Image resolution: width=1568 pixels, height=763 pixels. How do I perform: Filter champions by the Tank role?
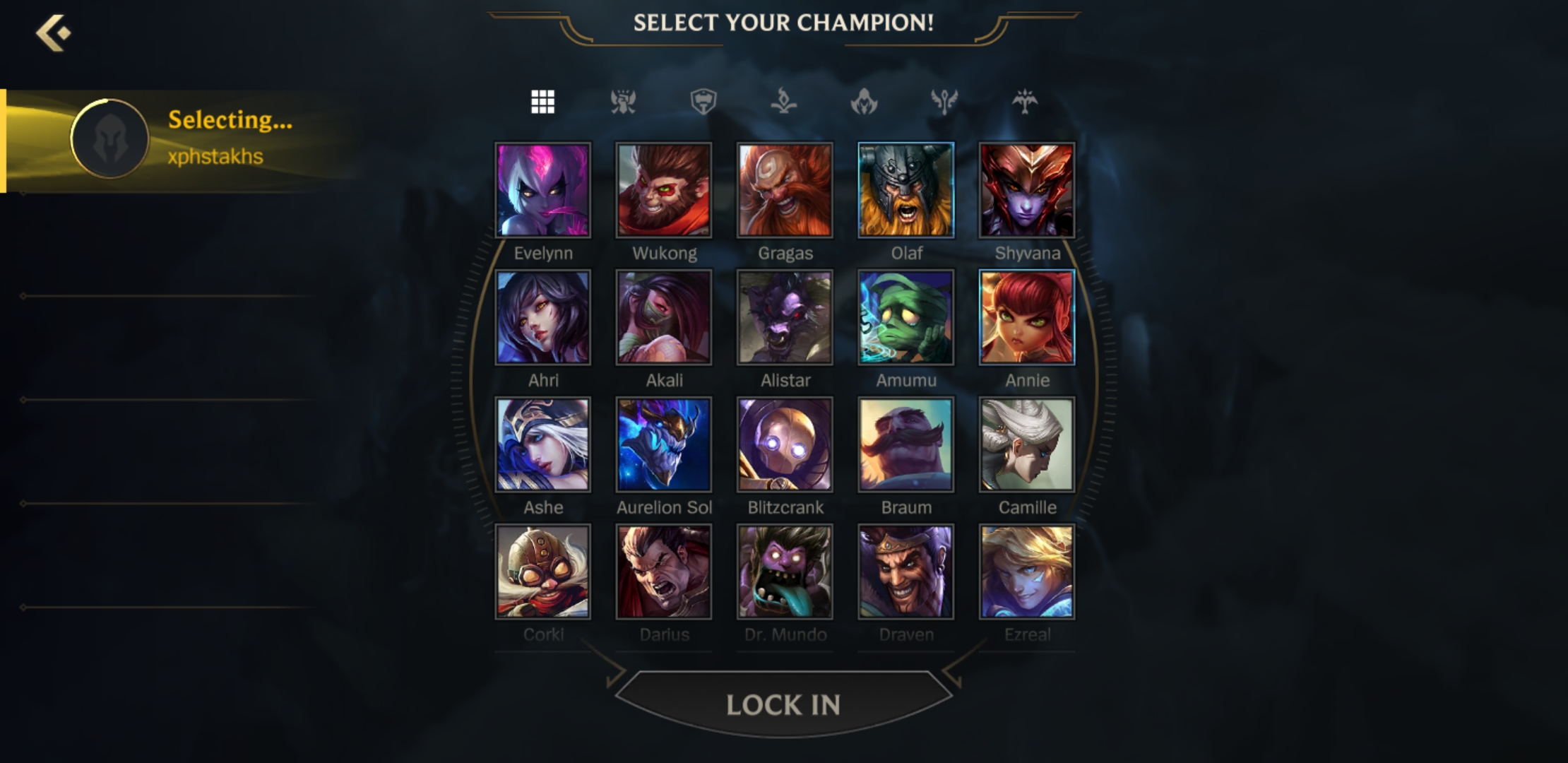[703, 101]
